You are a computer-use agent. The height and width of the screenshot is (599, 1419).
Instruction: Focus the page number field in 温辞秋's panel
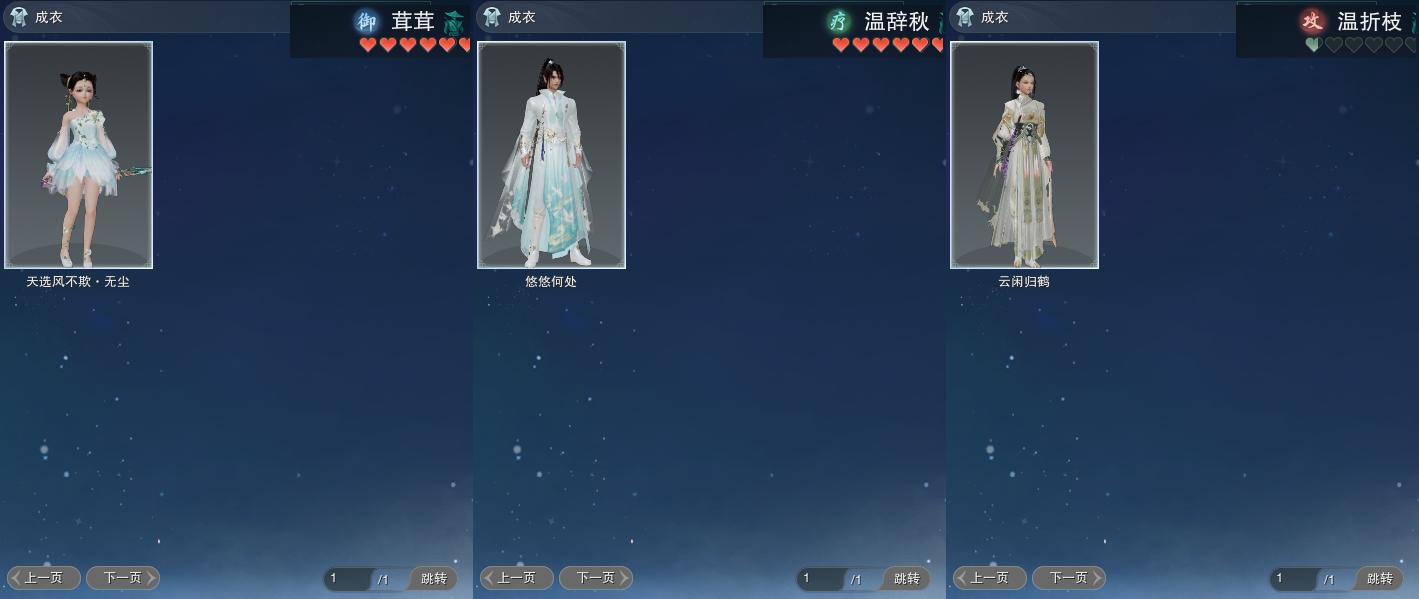[x=819, y=579]
